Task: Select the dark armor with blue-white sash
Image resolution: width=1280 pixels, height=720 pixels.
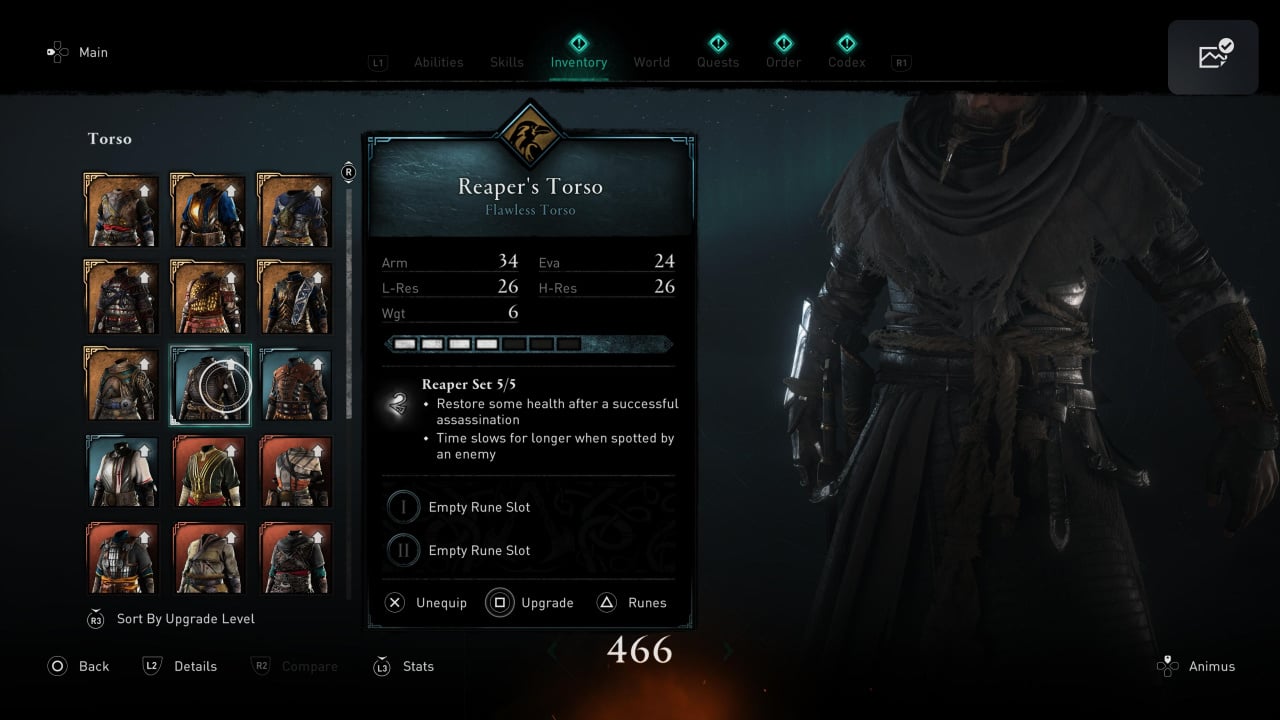Action: (x=295, y=297)
